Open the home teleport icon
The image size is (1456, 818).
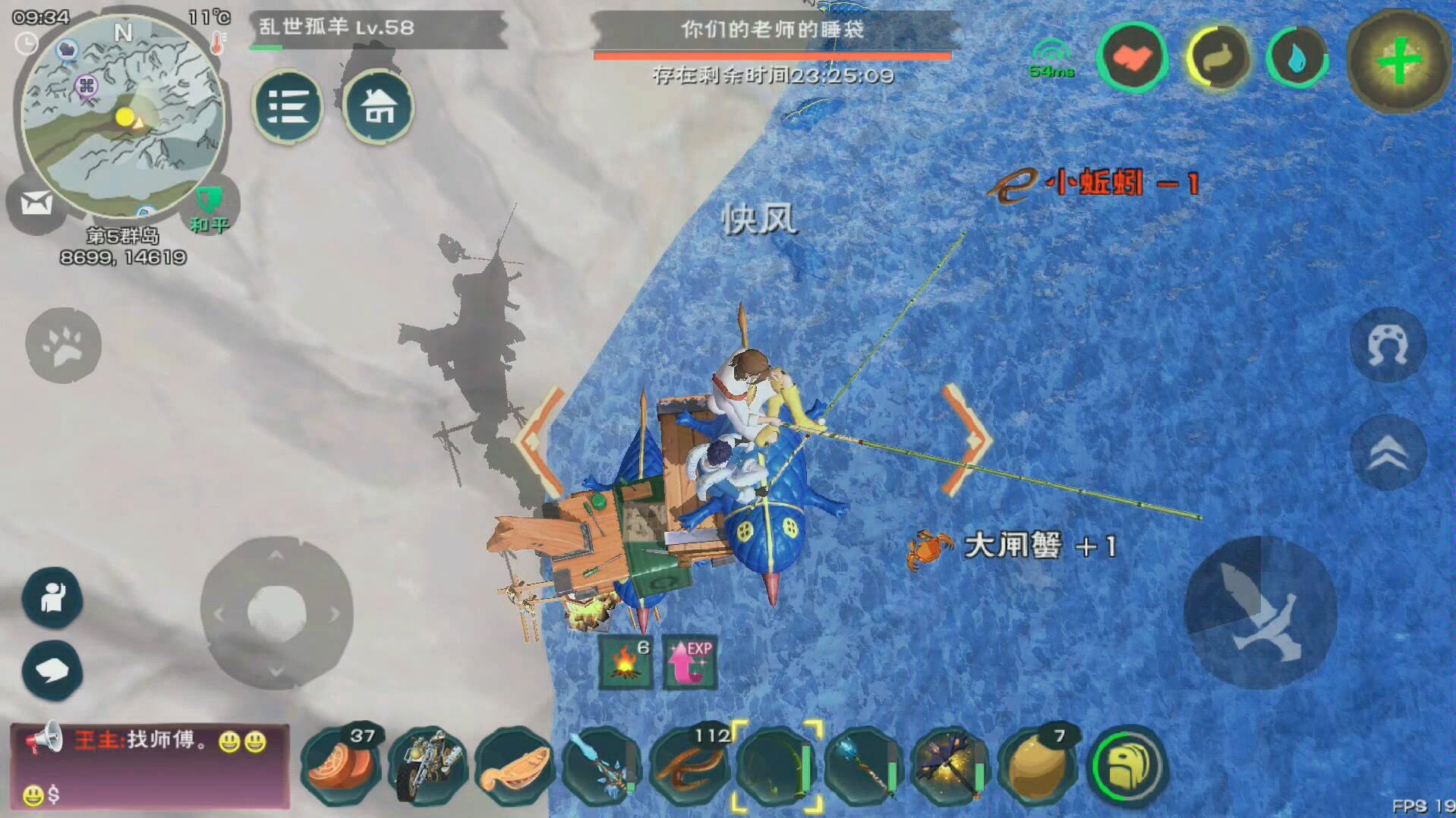point(379,107)
